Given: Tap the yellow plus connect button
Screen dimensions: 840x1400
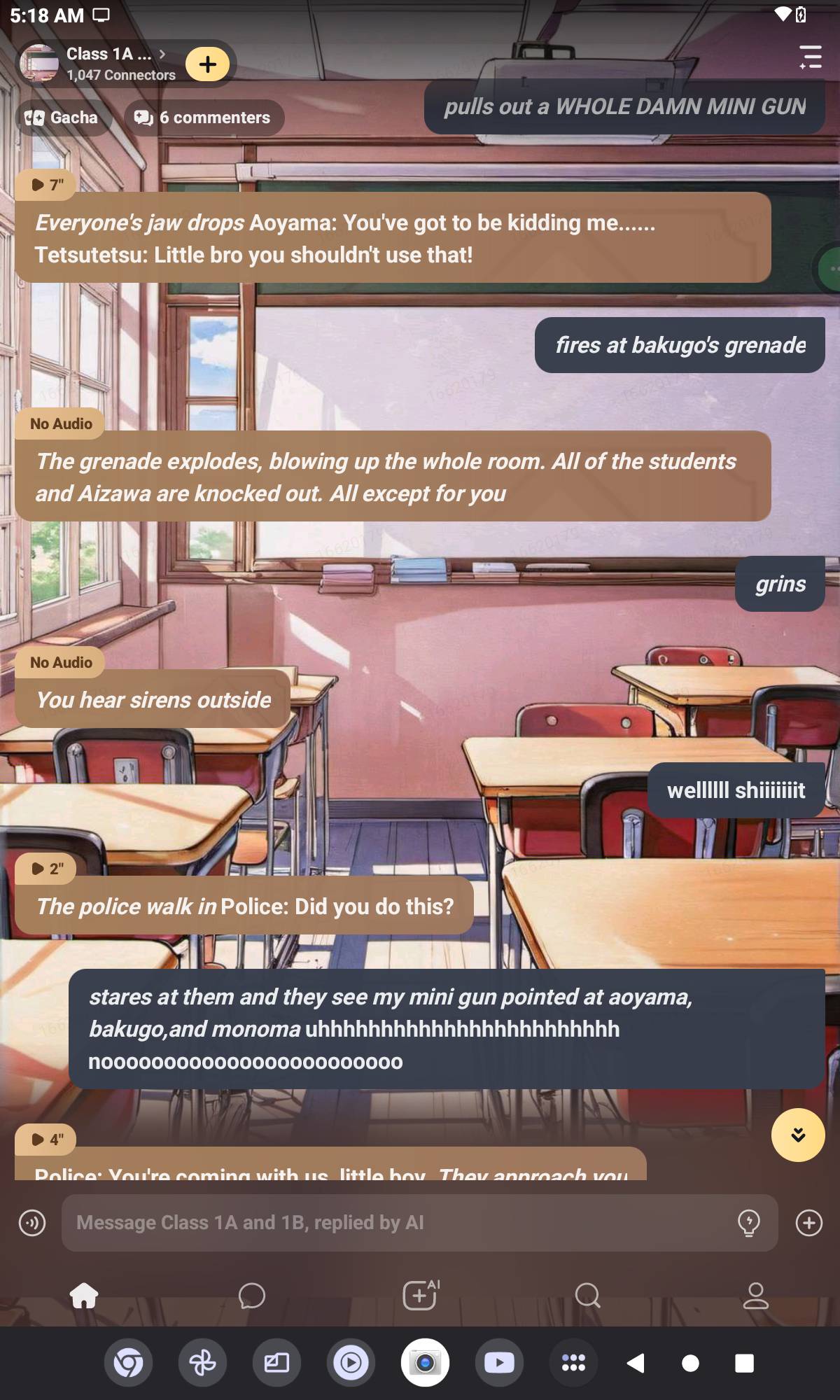Looking at the screenshot, I should pyautogui.click(x=207, y=64).
